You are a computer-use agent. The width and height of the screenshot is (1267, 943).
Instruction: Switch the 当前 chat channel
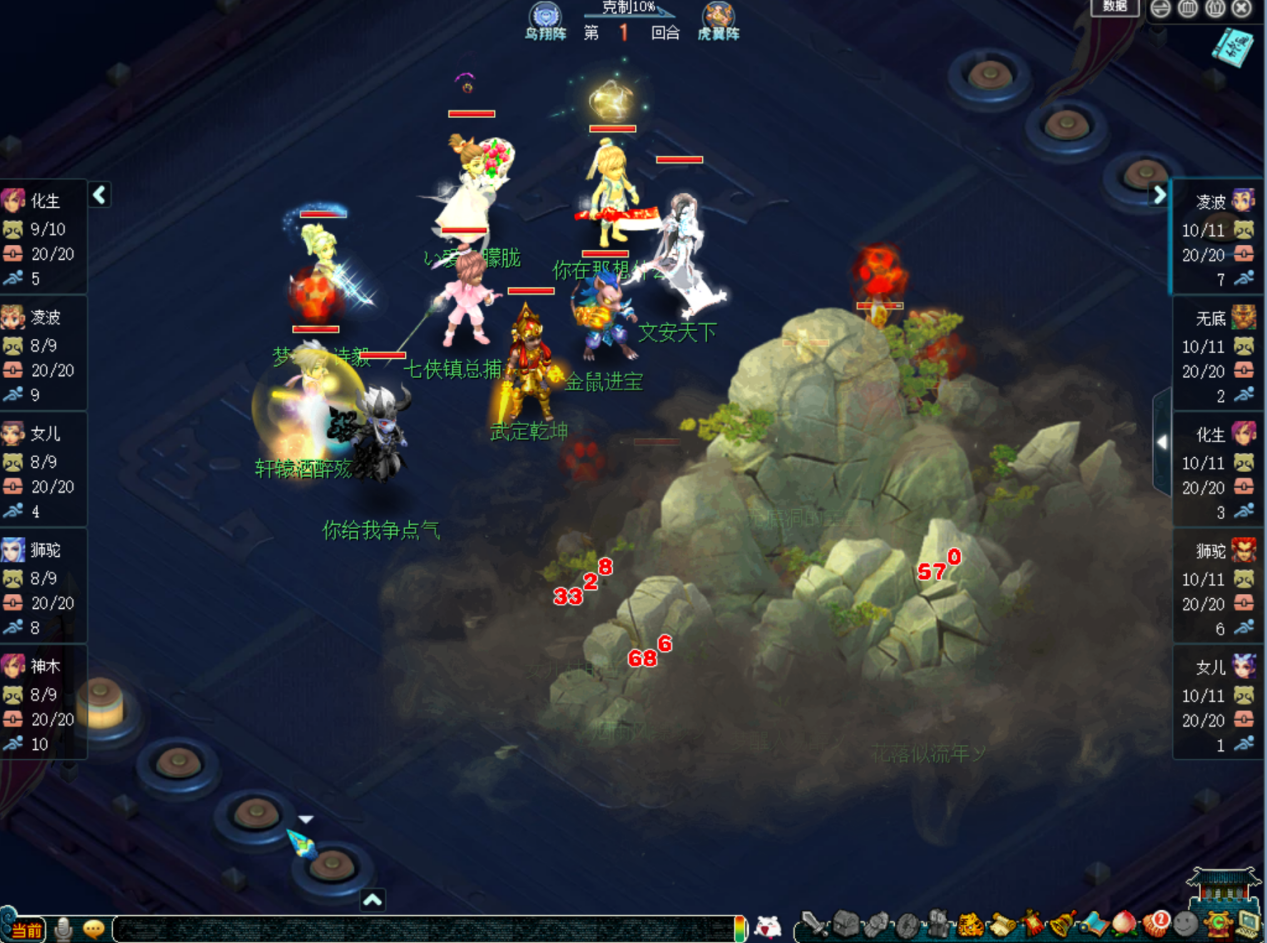(x=27, y=930)
